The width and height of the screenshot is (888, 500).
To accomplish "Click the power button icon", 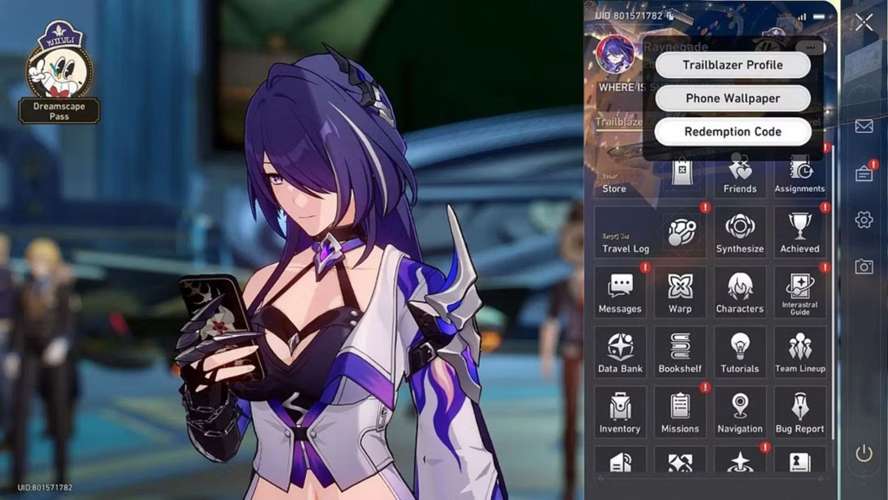I will pyautogui.click(x=864, y=453).
